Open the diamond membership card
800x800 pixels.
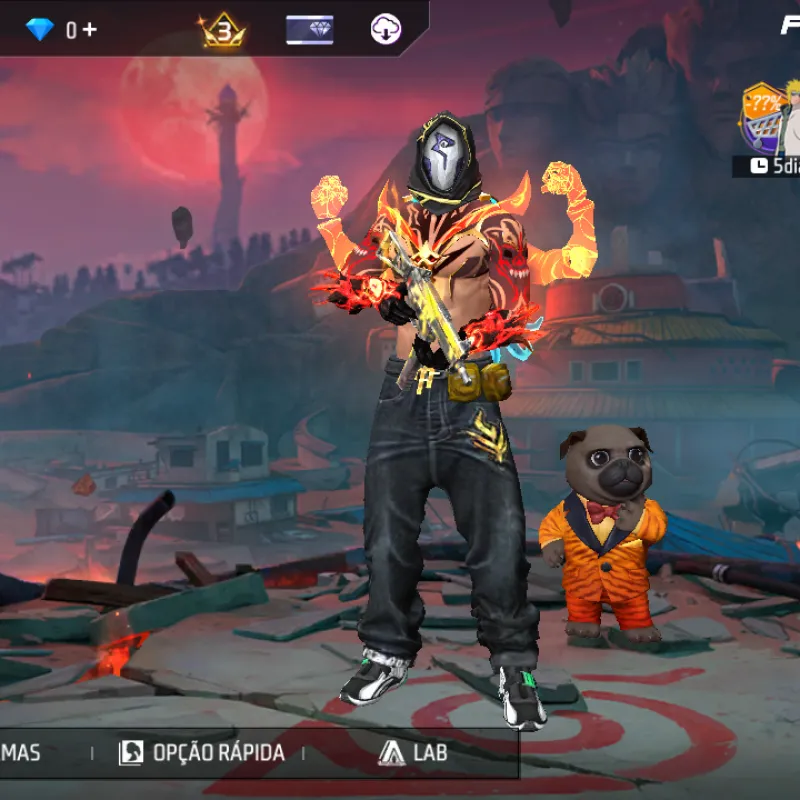point(309,30)
